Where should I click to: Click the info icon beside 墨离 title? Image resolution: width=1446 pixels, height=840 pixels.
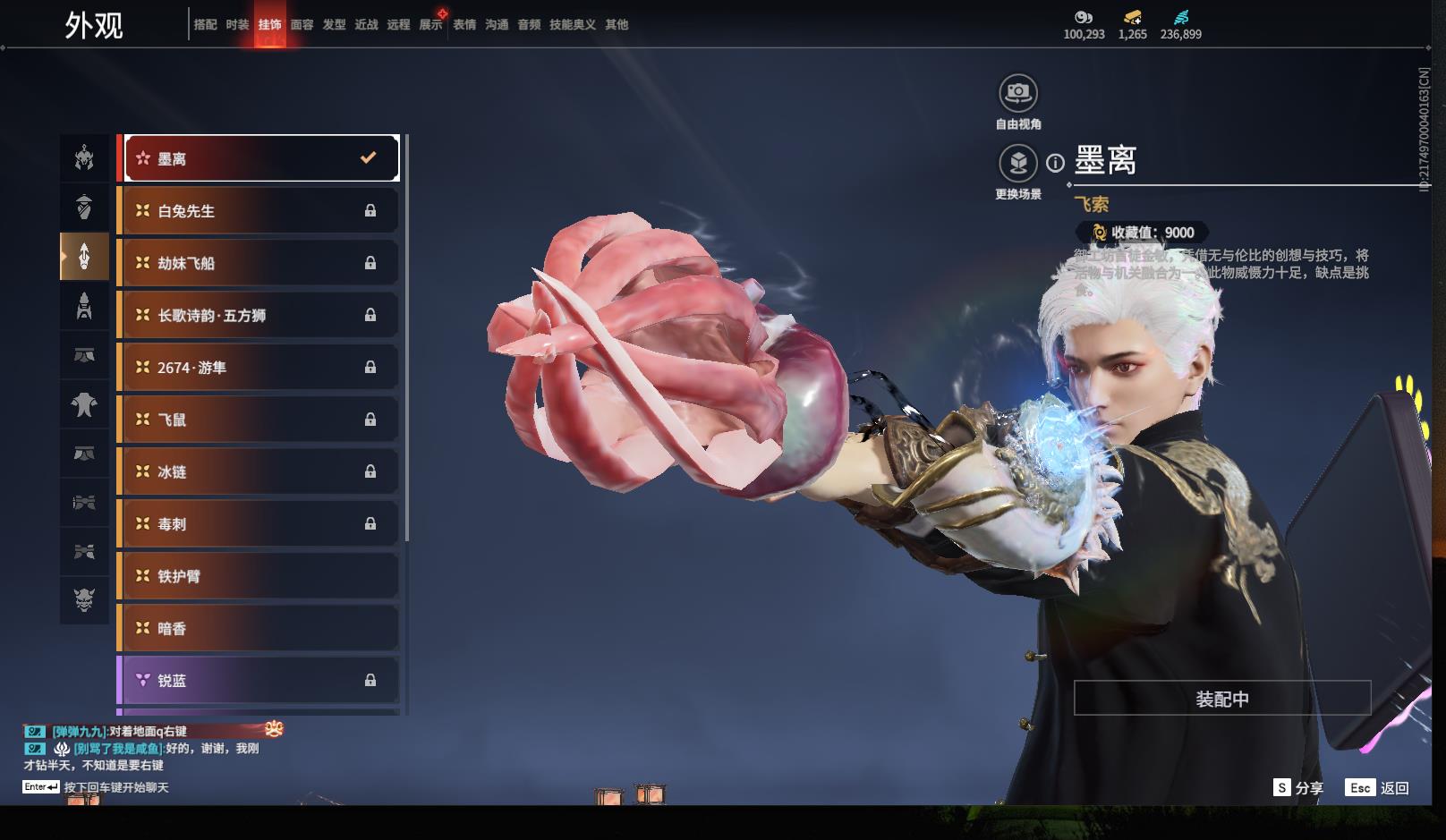(1056, 163)
